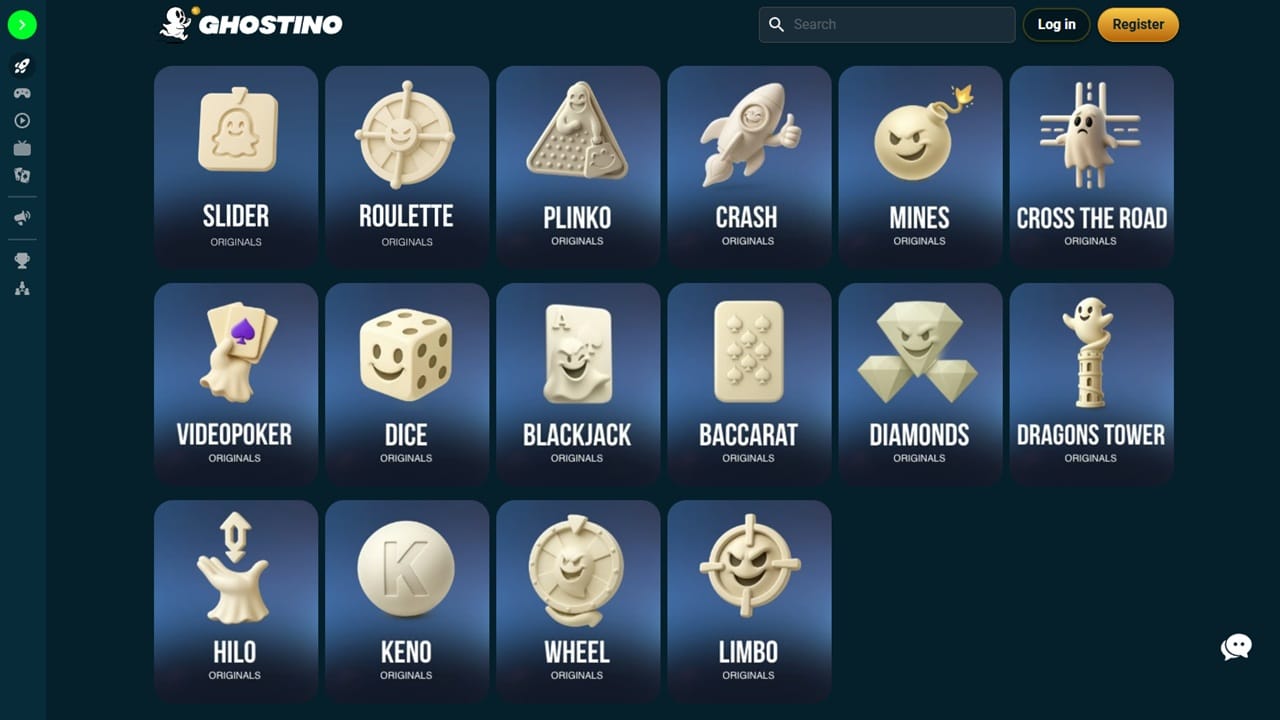
Task: Open the search magnifier icon
Action: 777,24
